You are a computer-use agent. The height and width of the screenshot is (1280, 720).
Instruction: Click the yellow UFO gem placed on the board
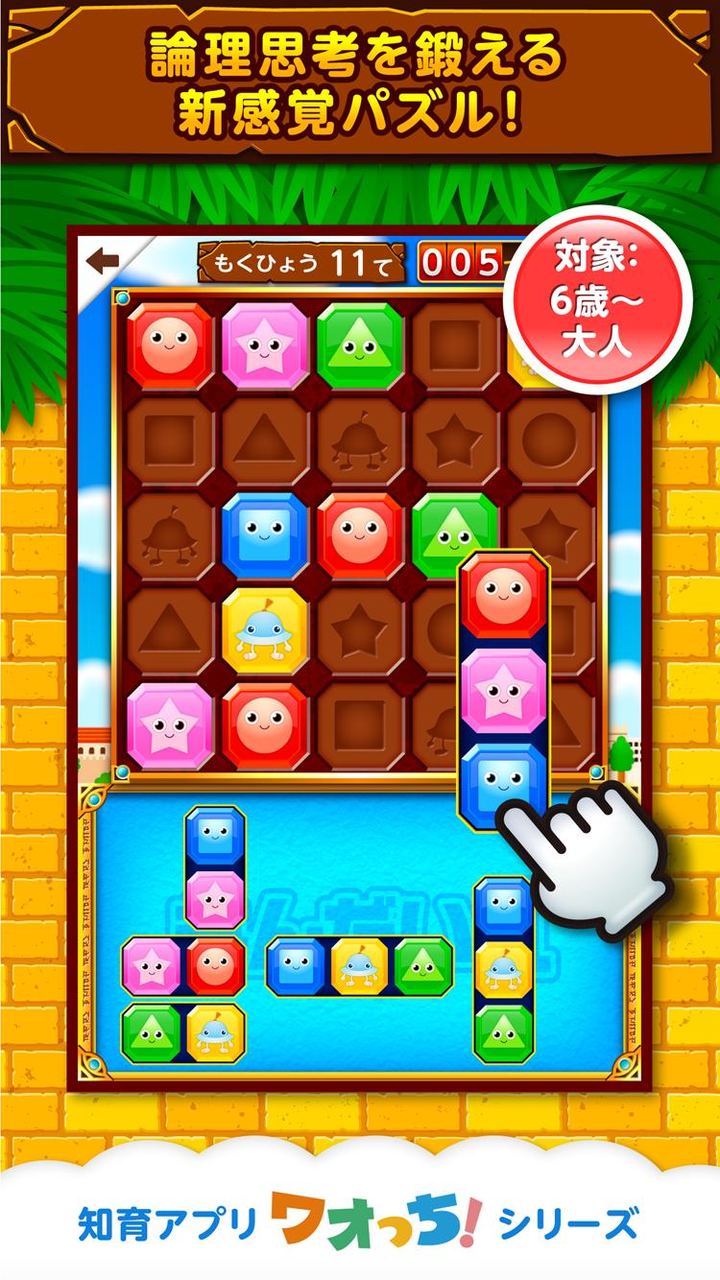point(264,630)
